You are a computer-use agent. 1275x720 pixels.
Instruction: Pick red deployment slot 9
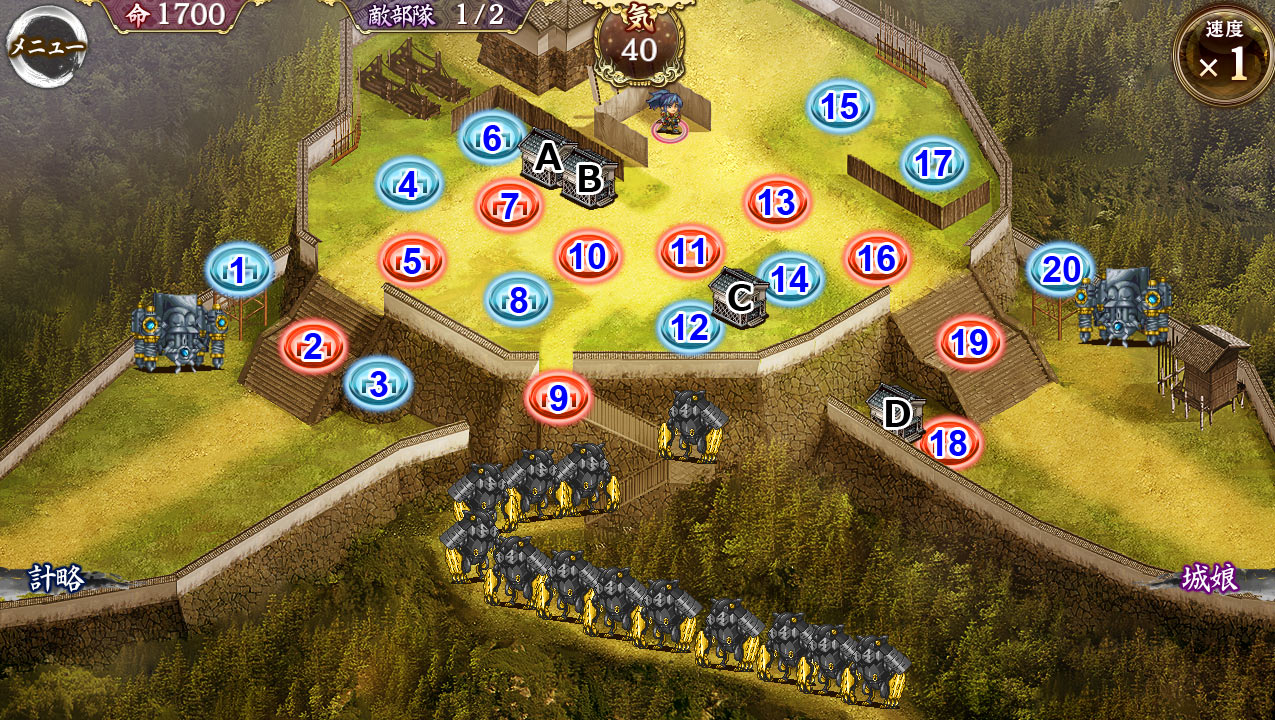click(x=558, y=398)
